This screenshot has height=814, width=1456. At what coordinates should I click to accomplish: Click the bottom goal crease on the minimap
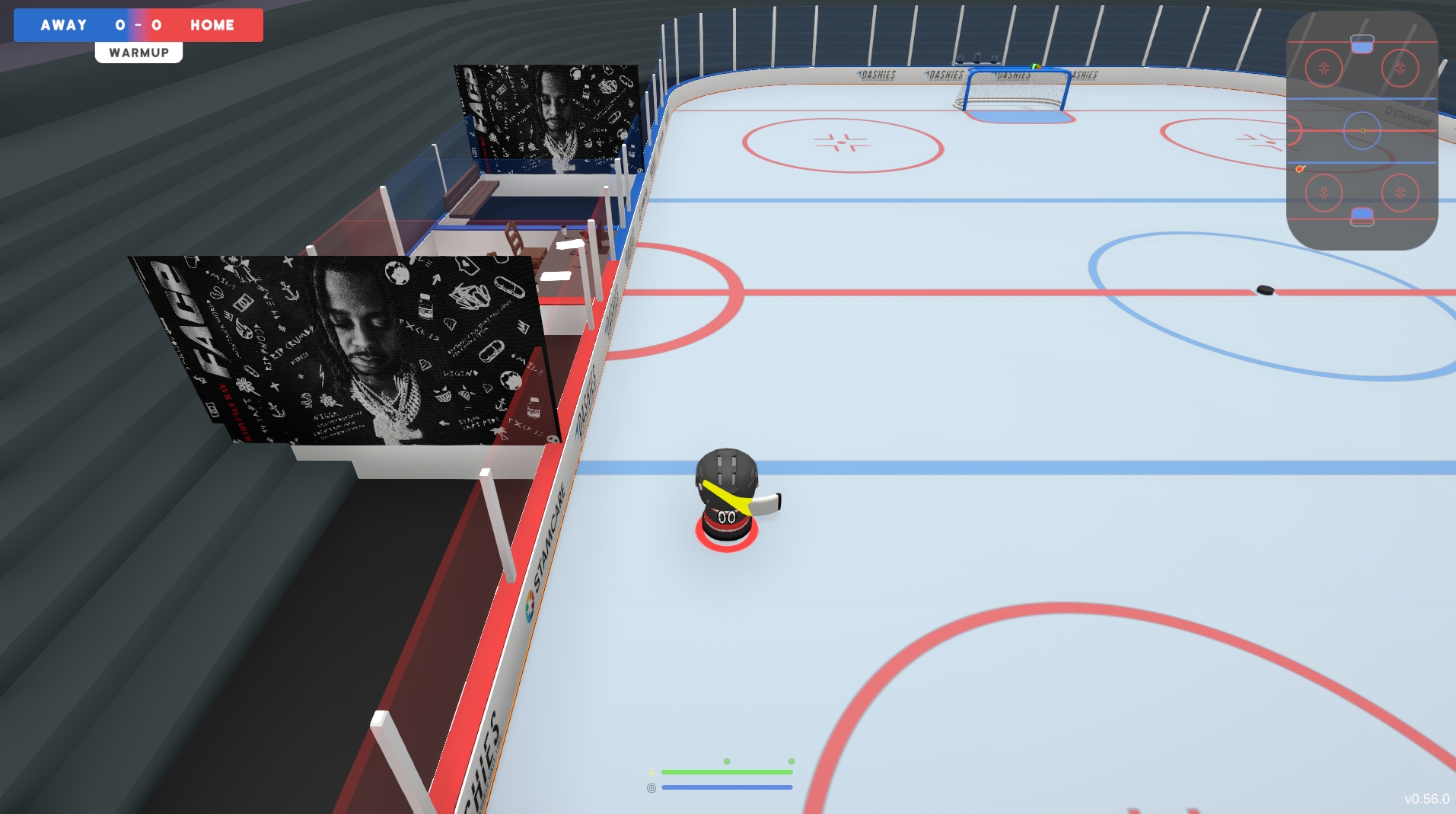(1362, 215)
